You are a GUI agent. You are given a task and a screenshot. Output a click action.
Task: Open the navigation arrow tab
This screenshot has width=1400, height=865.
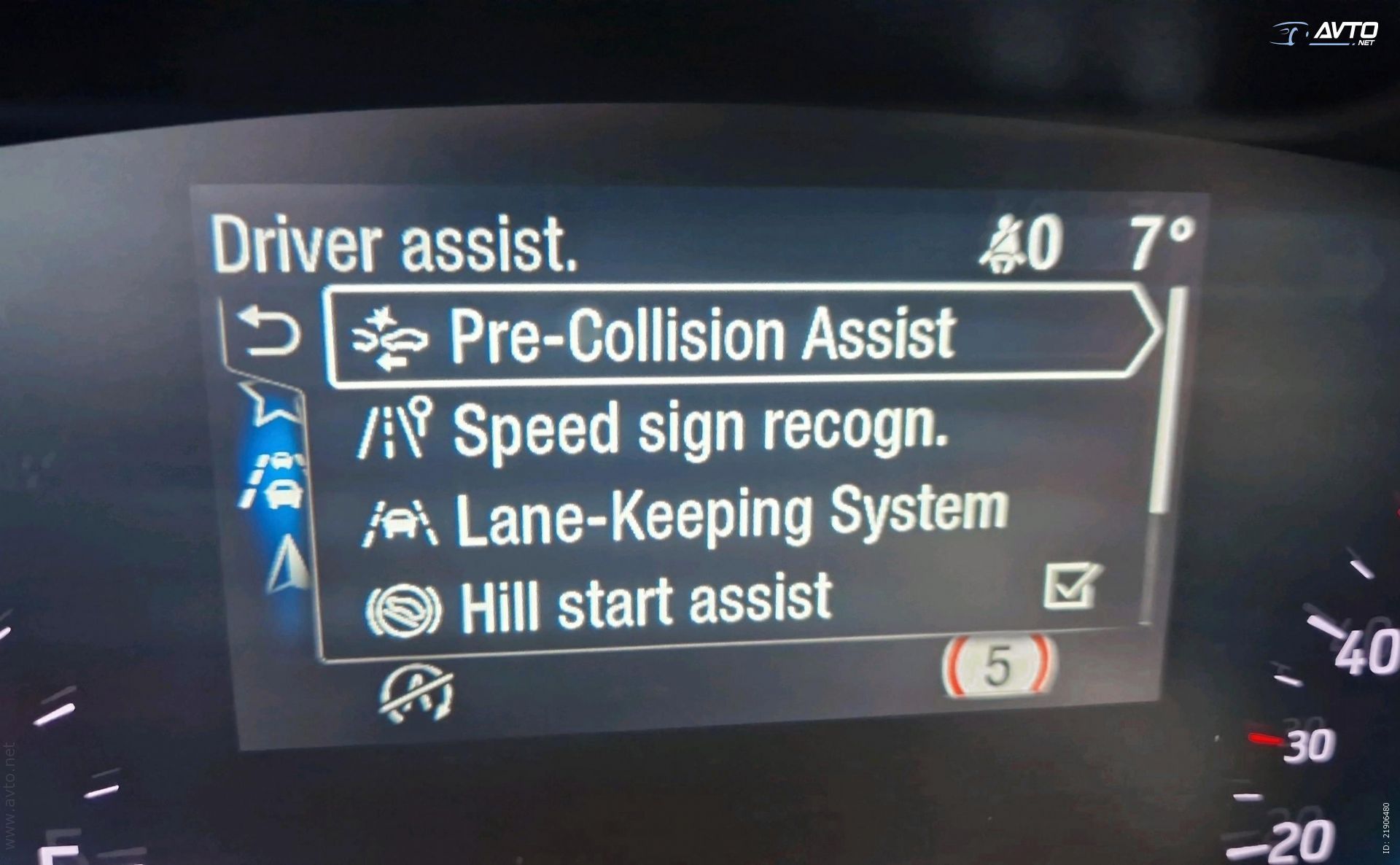[x=288, y=564]
